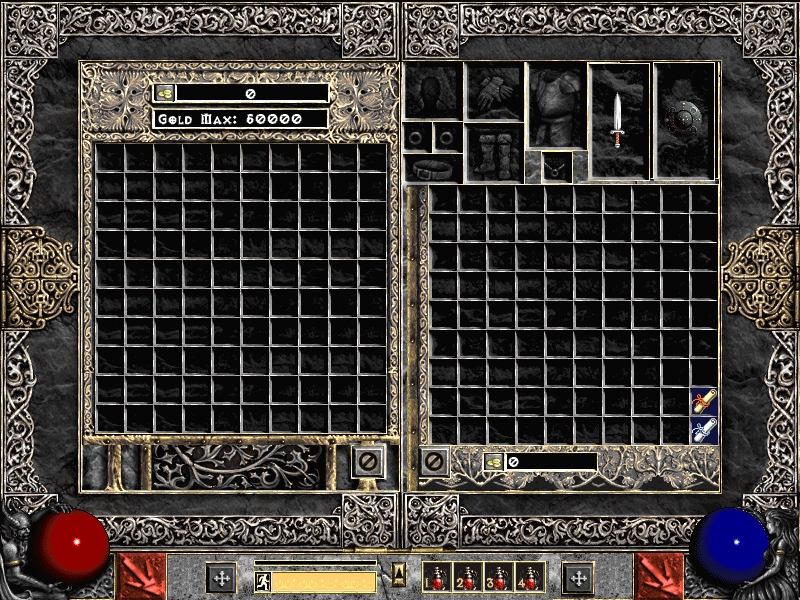Pick up the red scroll in inventory
Viewport: 800px width, 600px height.
(704, 402)
